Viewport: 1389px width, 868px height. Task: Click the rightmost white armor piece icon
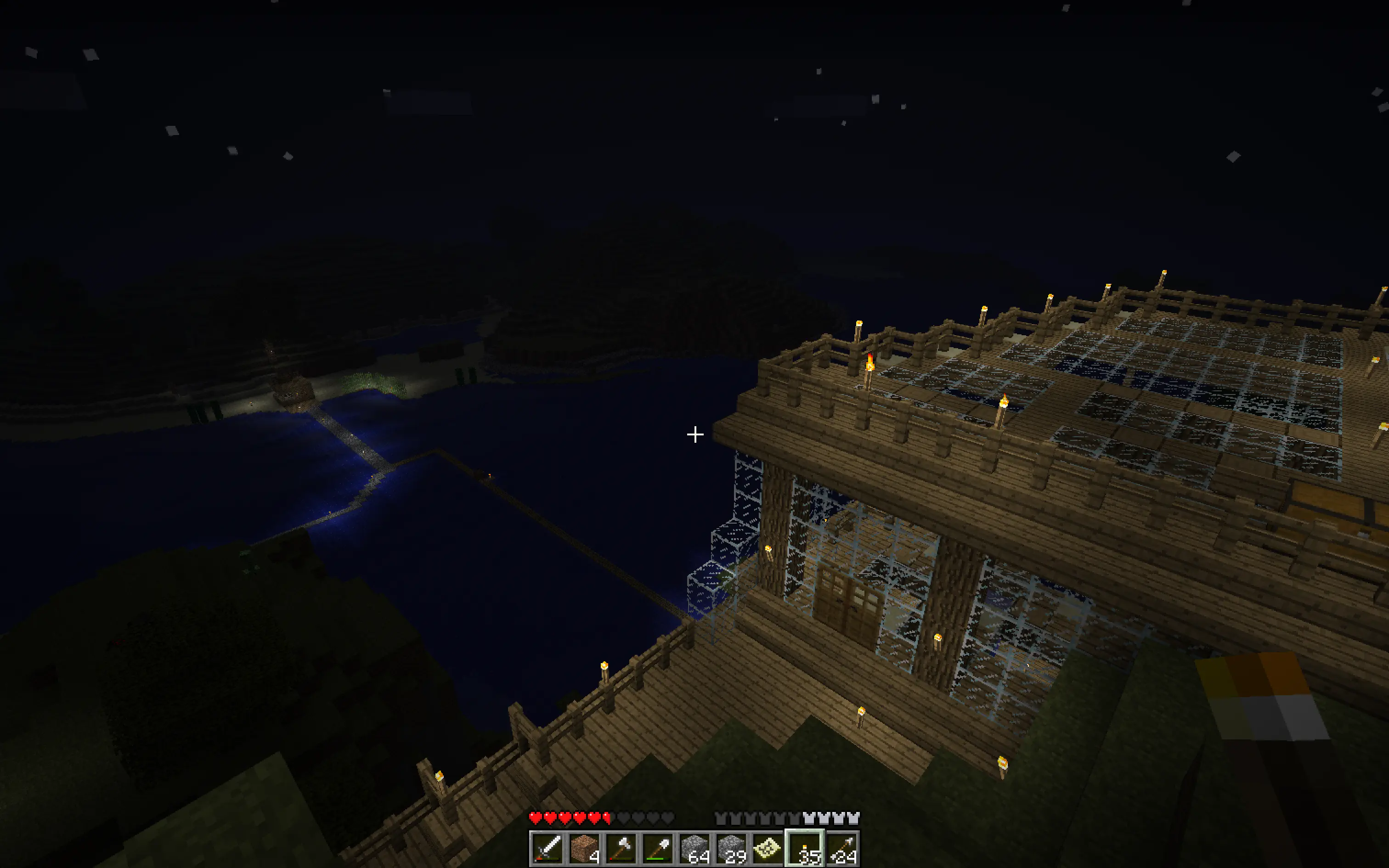(853, 818)
